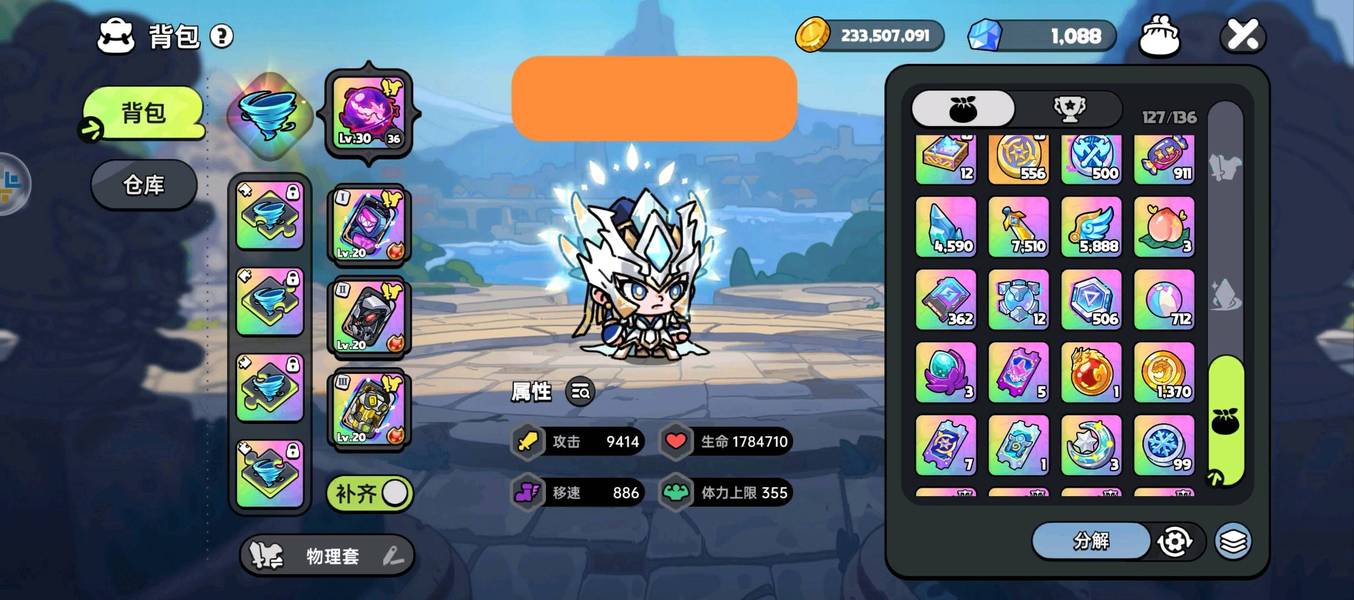Screen dimensions: 1354x600
Task: Select the snowflake item with 99
Action: 1164,445
